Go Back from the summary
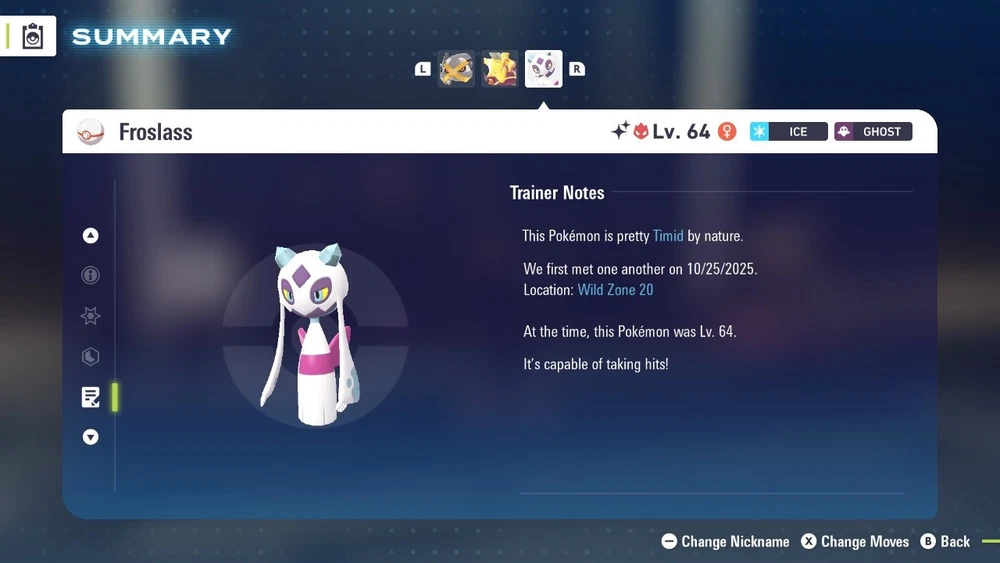This screenshot has height=563, width=1000. 945,542
